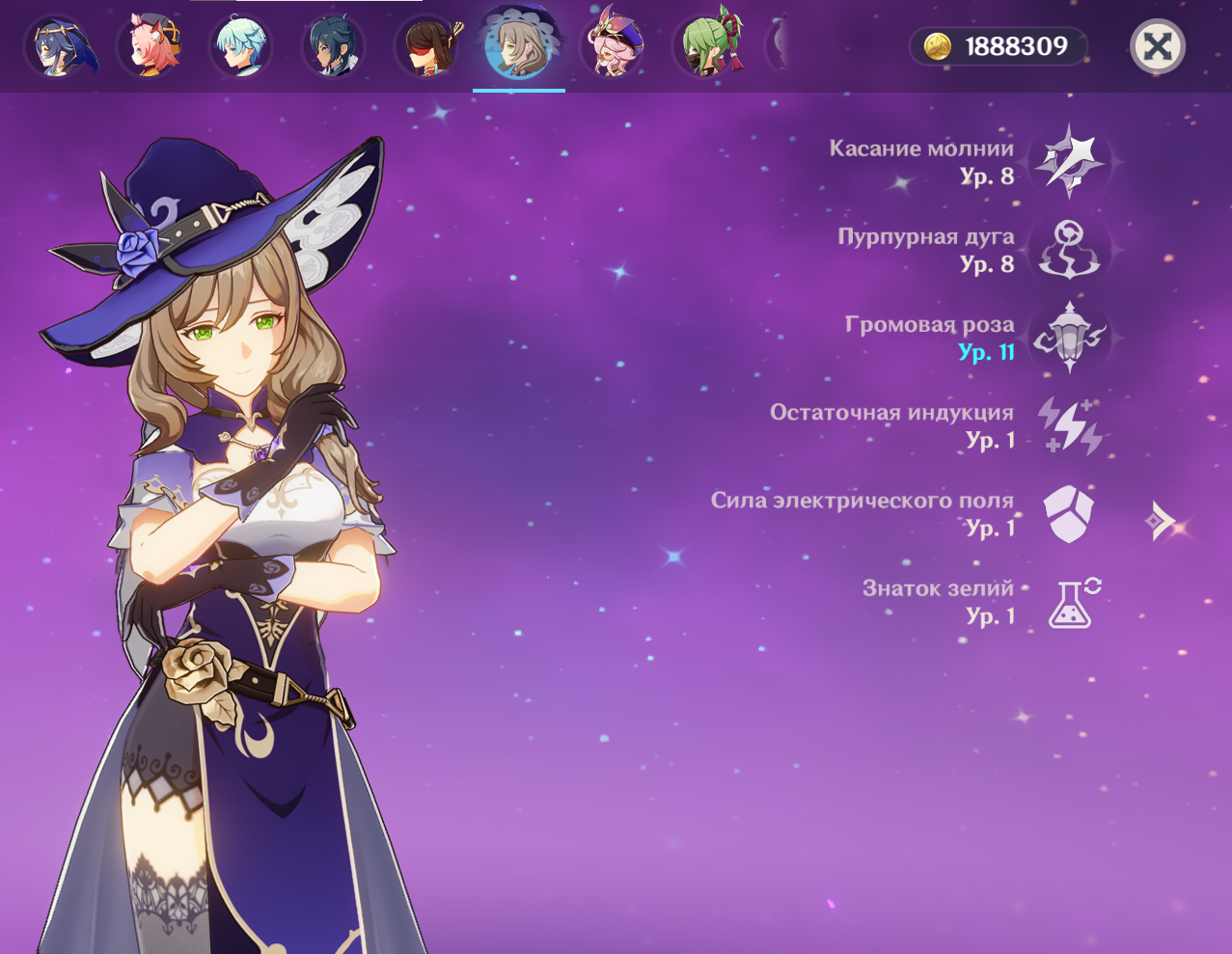Open the Пурпурная дуга talent

coord(1069,250)
